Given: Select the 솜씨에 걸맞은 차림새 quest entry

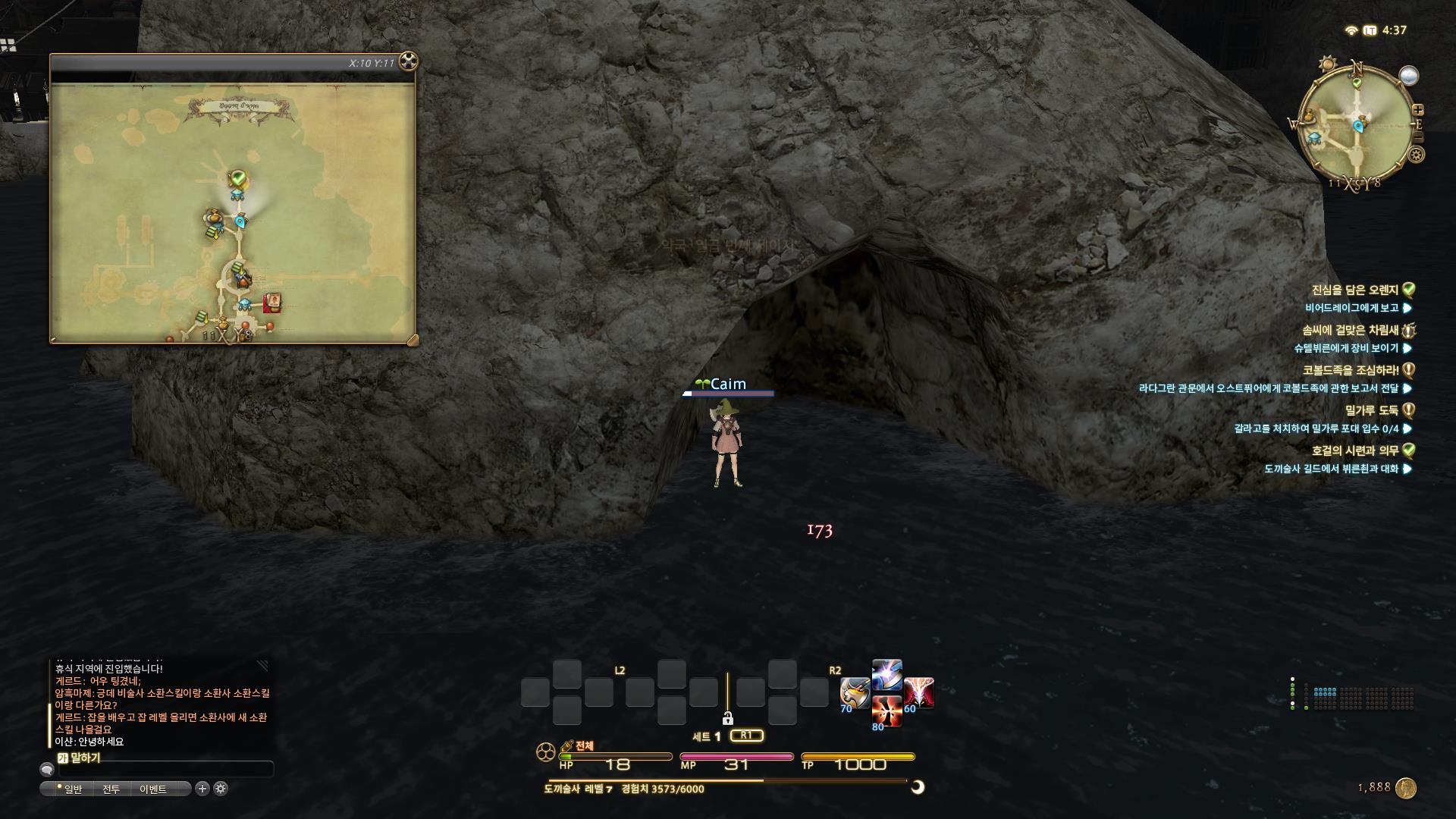Looking at the screenshot, I should point(1350,330).
